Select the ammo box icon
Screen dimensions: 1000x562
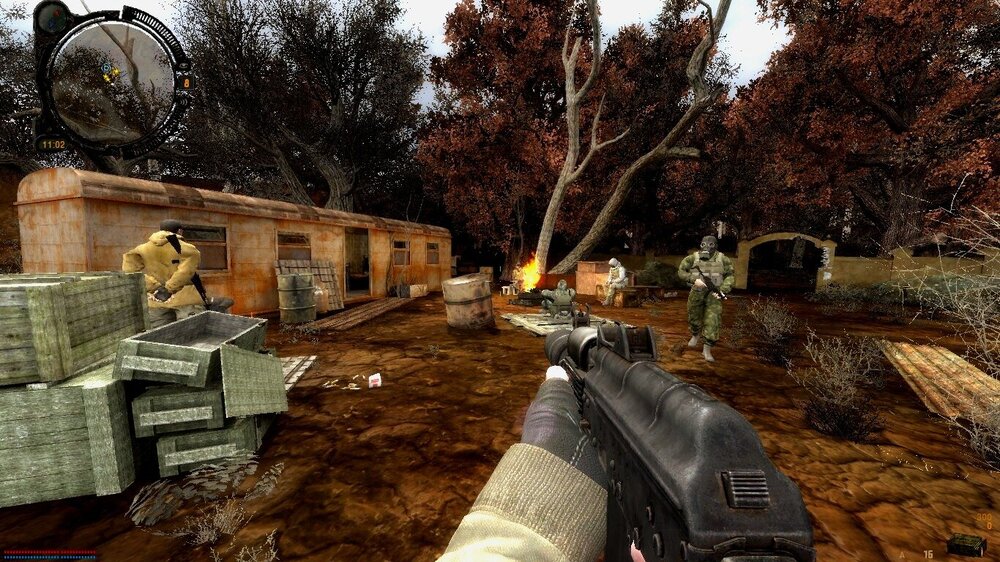(x=965, y=545)
